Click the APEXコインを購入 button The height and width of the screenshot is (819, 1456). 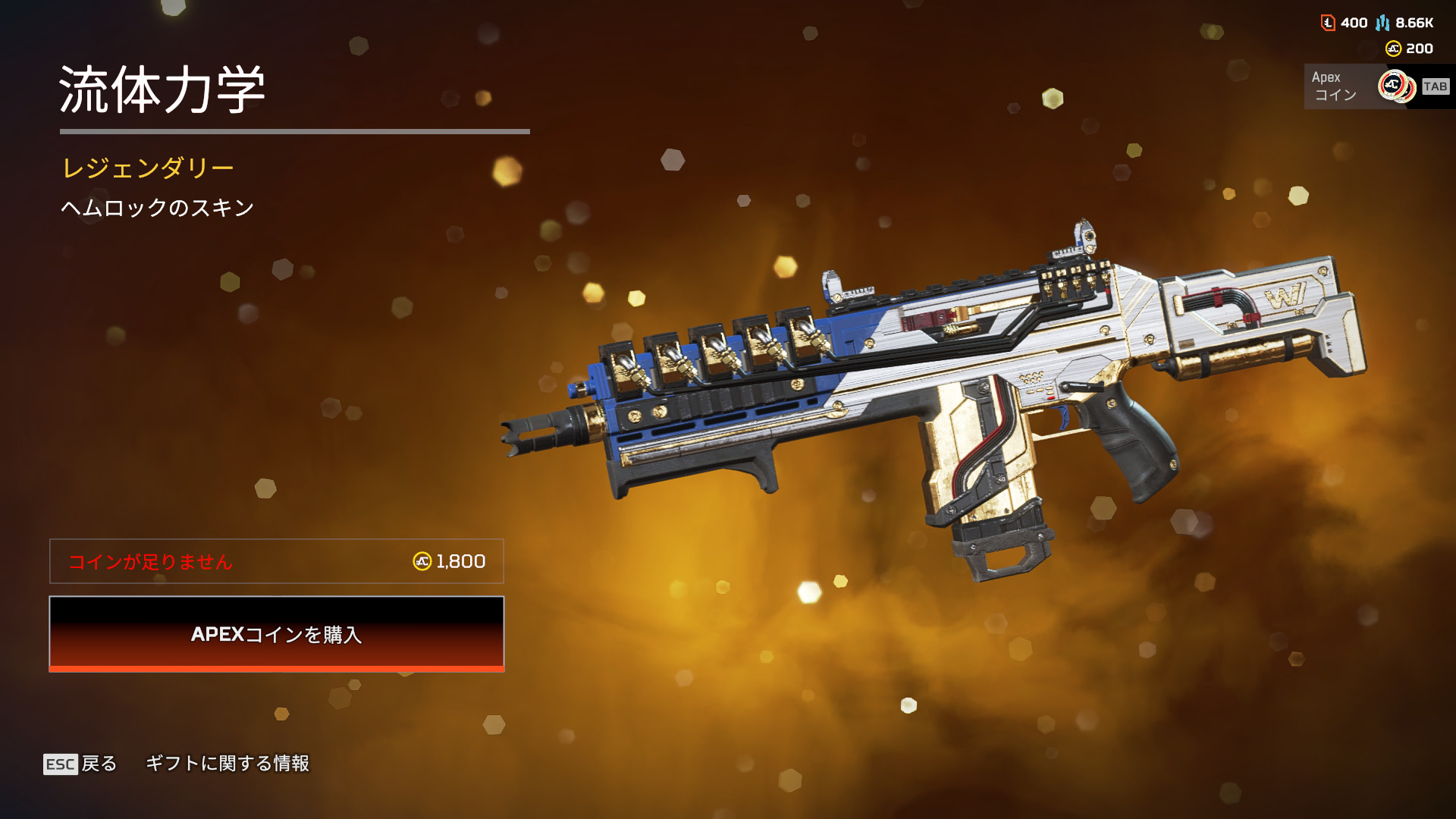[277, 634]
